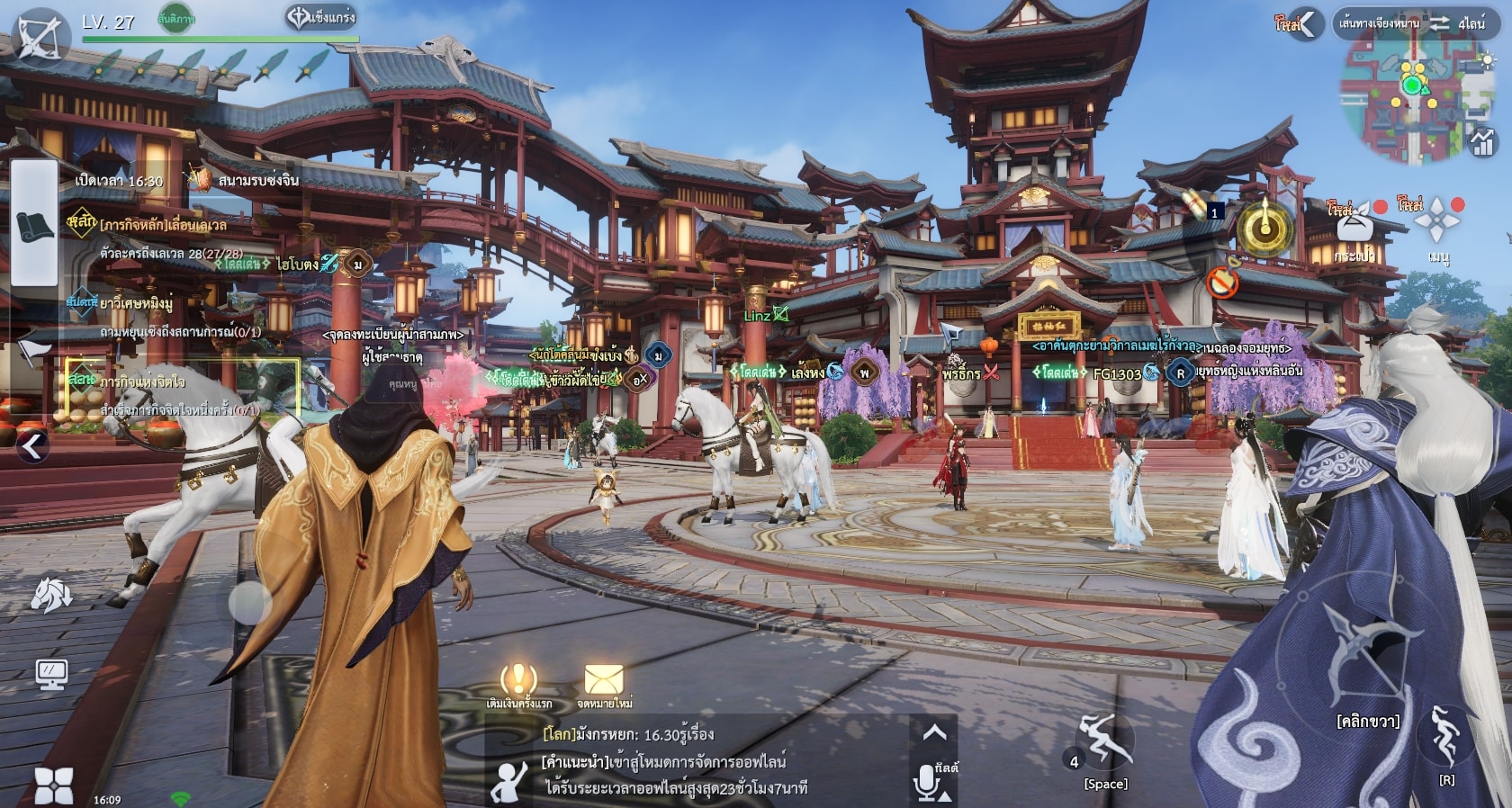The height and width of the screenshot is (808, 1512).
Task: Click the bar chart icon beside minimap
Action: pyautogui.click(x=1482, y=142)
